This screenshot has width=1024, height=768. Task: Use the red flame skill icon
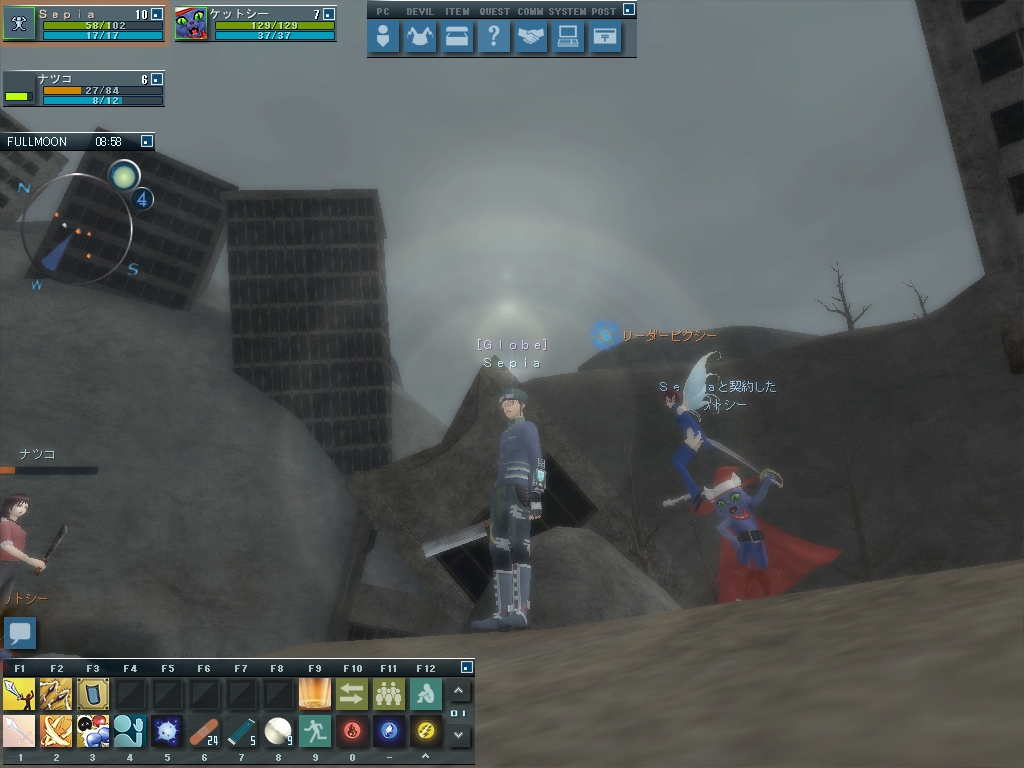[351, 731]
